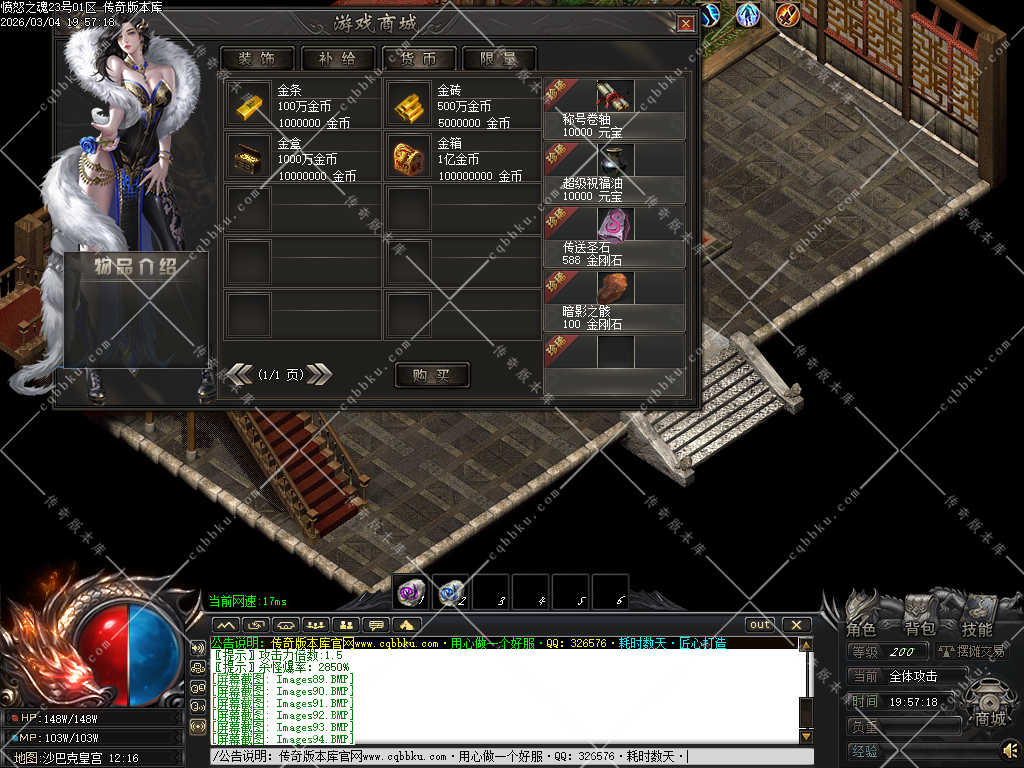Select the 货币 currency tab
The height and width of the screenshot is (768, 1024).
pos(418,59)
